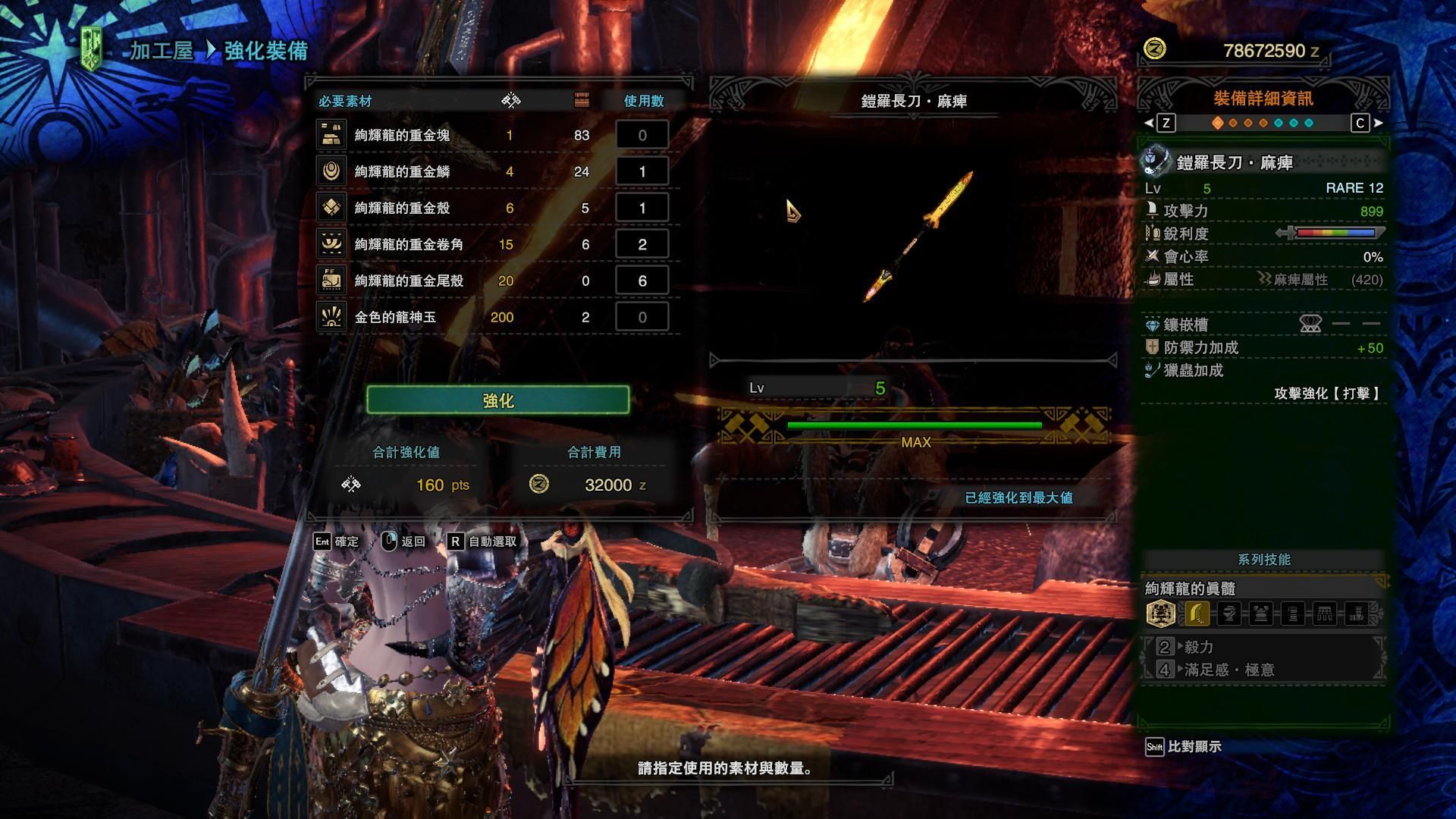Click the zenny coin icon beside 32000
Screen dimensions: 1456x819
[x=541, y=485]
